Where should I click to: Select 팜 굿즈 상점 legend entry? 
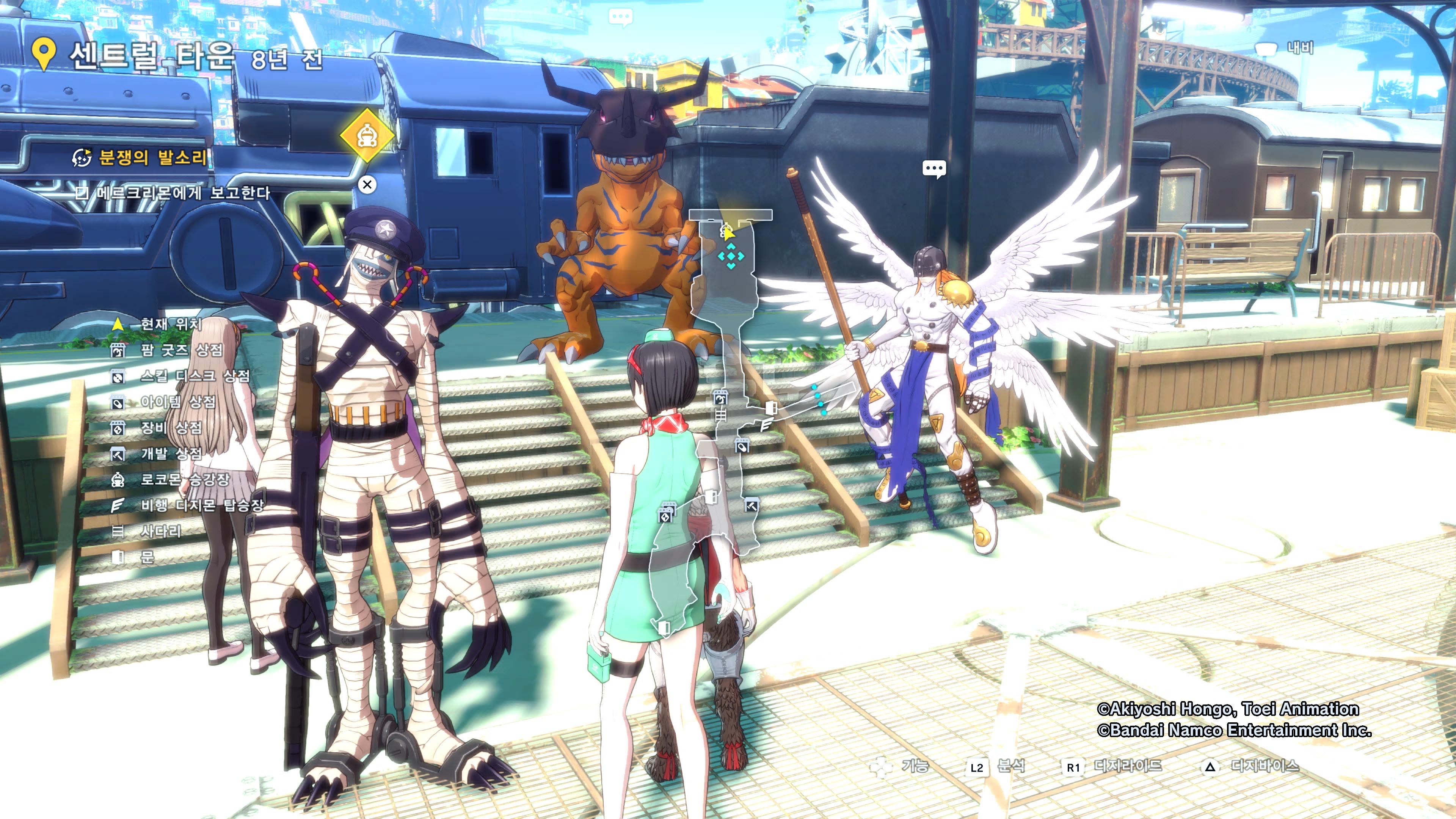pyautogui.click(x=181, y=350)
